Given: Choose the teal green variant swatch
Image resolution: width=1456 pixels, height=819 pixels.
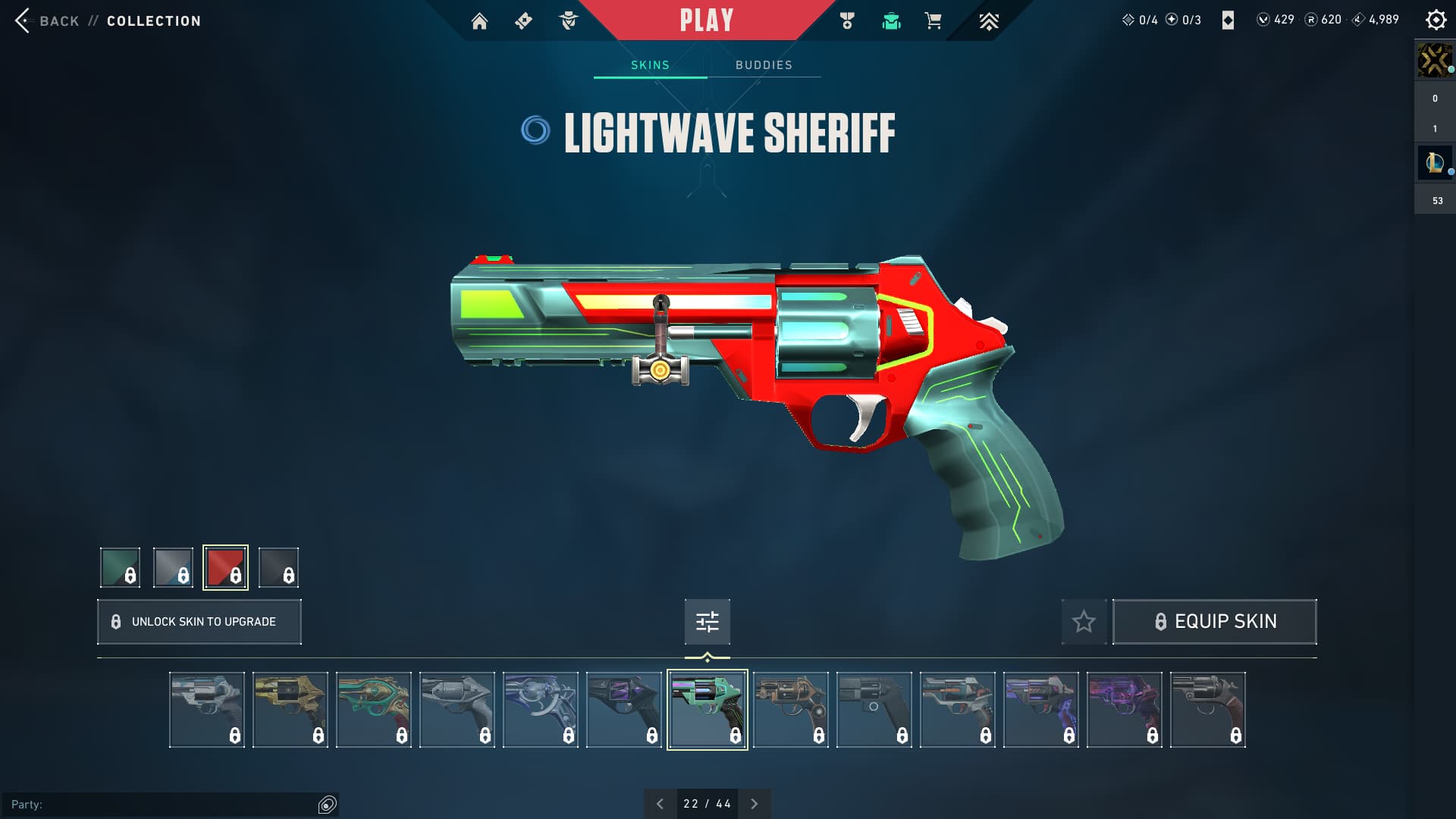Looking at the screenshot, I should click(x=120, y=567).
